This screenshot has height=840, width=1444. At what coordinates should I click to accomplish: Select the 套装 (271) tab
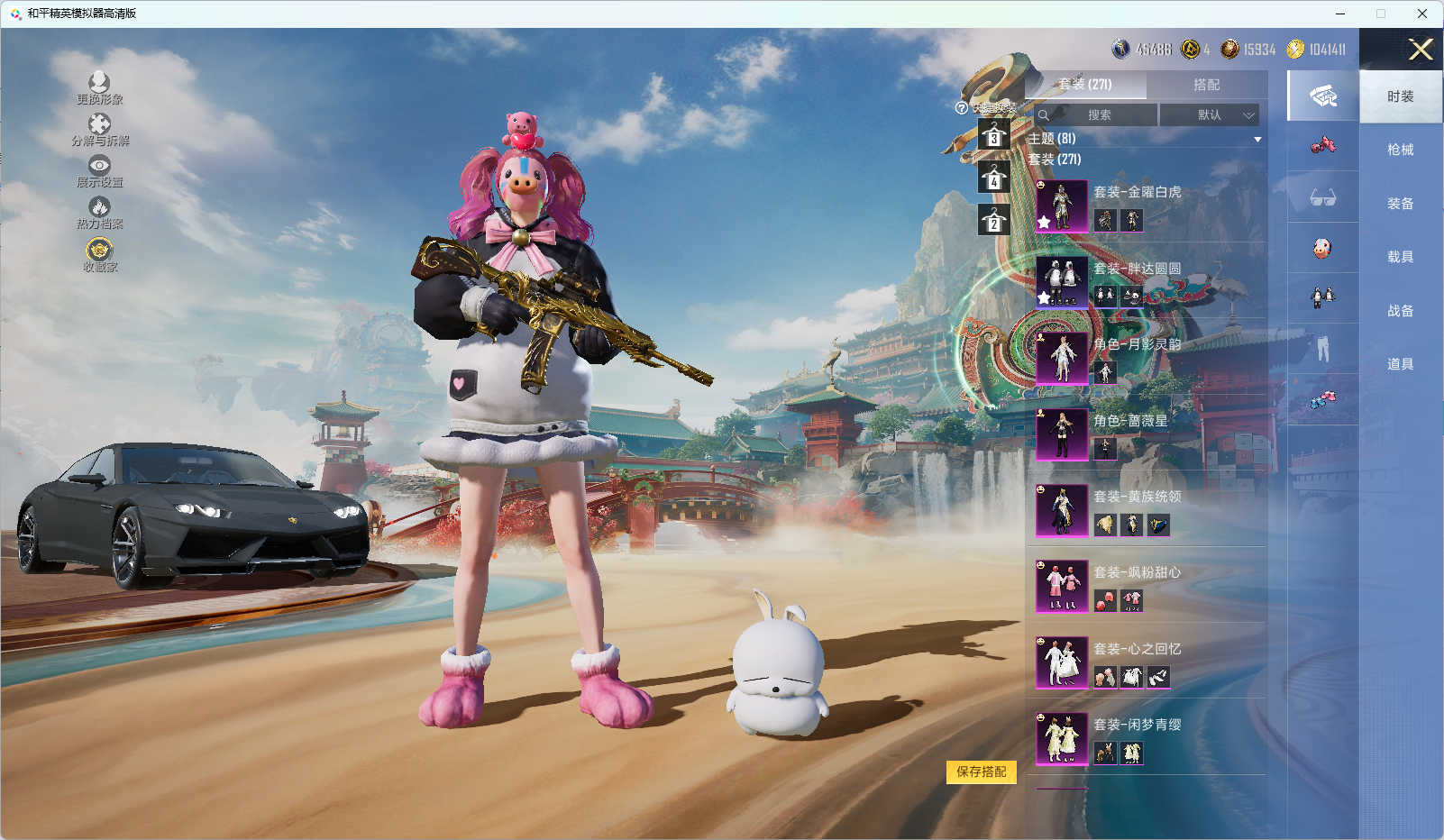[1085, 85]
